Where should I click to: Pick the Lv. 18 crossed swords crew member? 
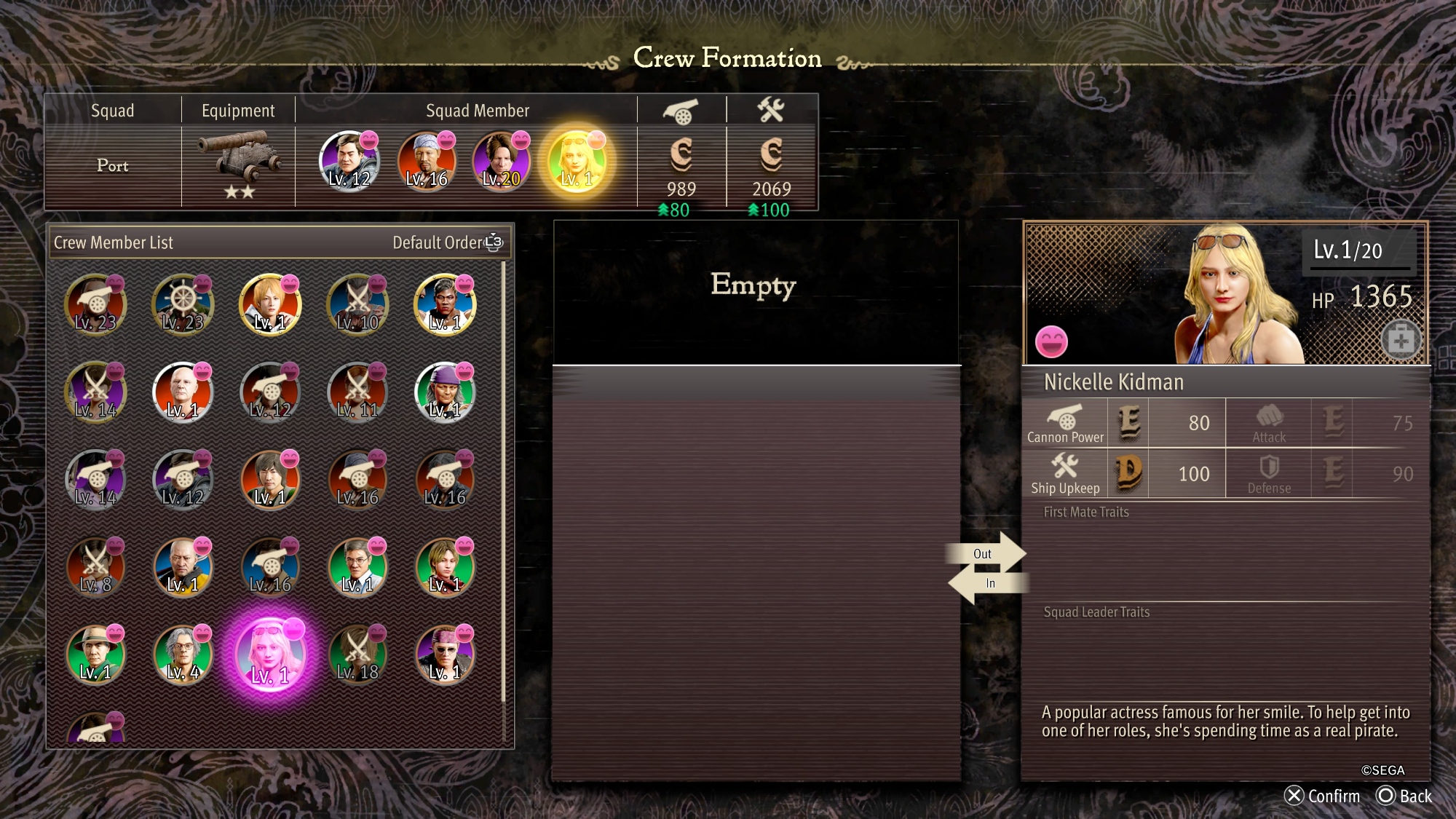tap(357, 654)
